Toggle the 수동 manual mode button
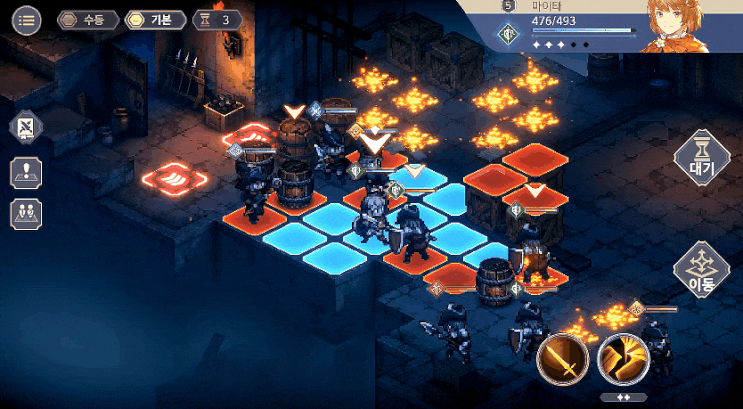 (88, 19)
